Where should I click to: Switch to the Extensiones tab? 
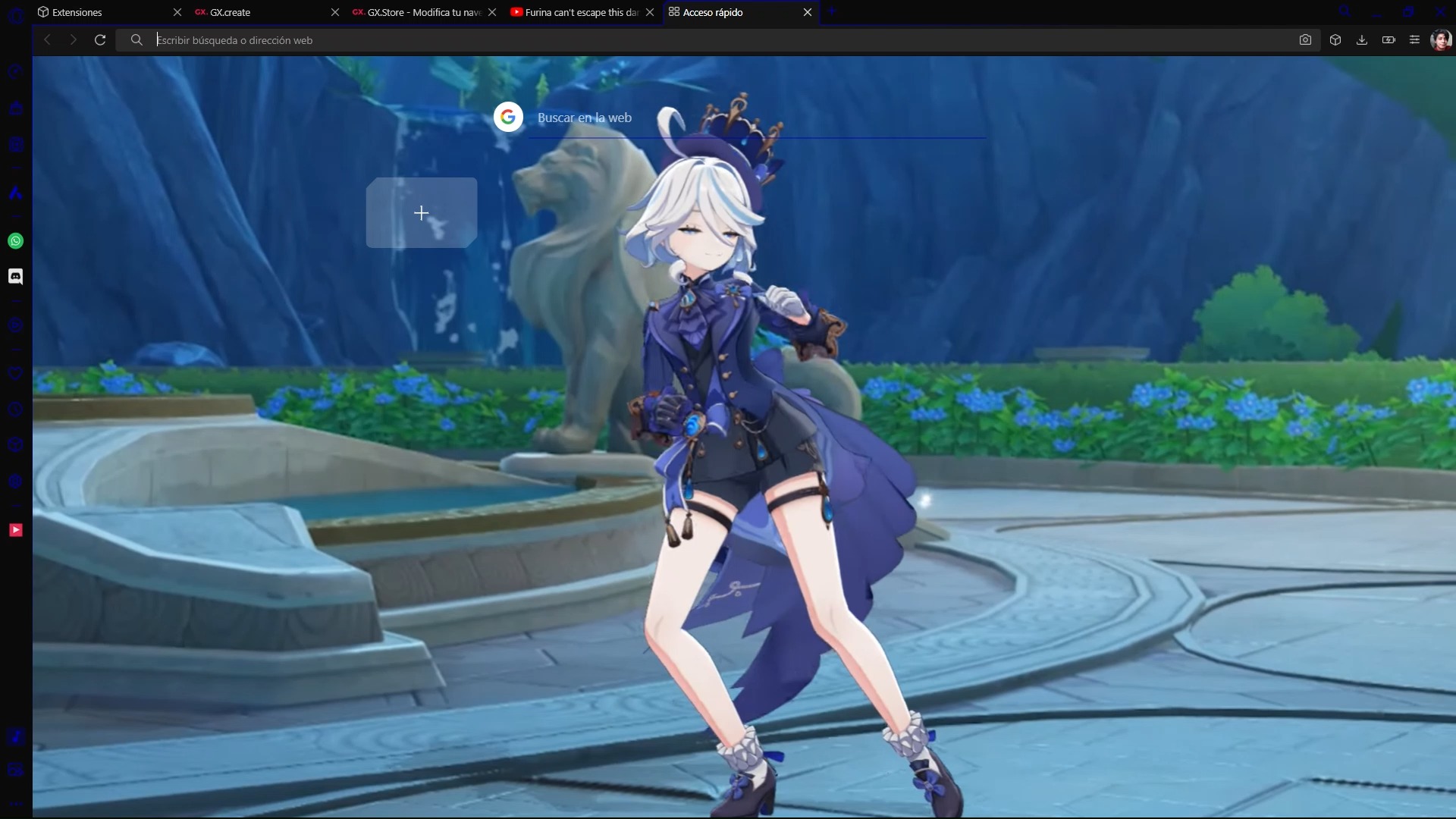[76, 12]
